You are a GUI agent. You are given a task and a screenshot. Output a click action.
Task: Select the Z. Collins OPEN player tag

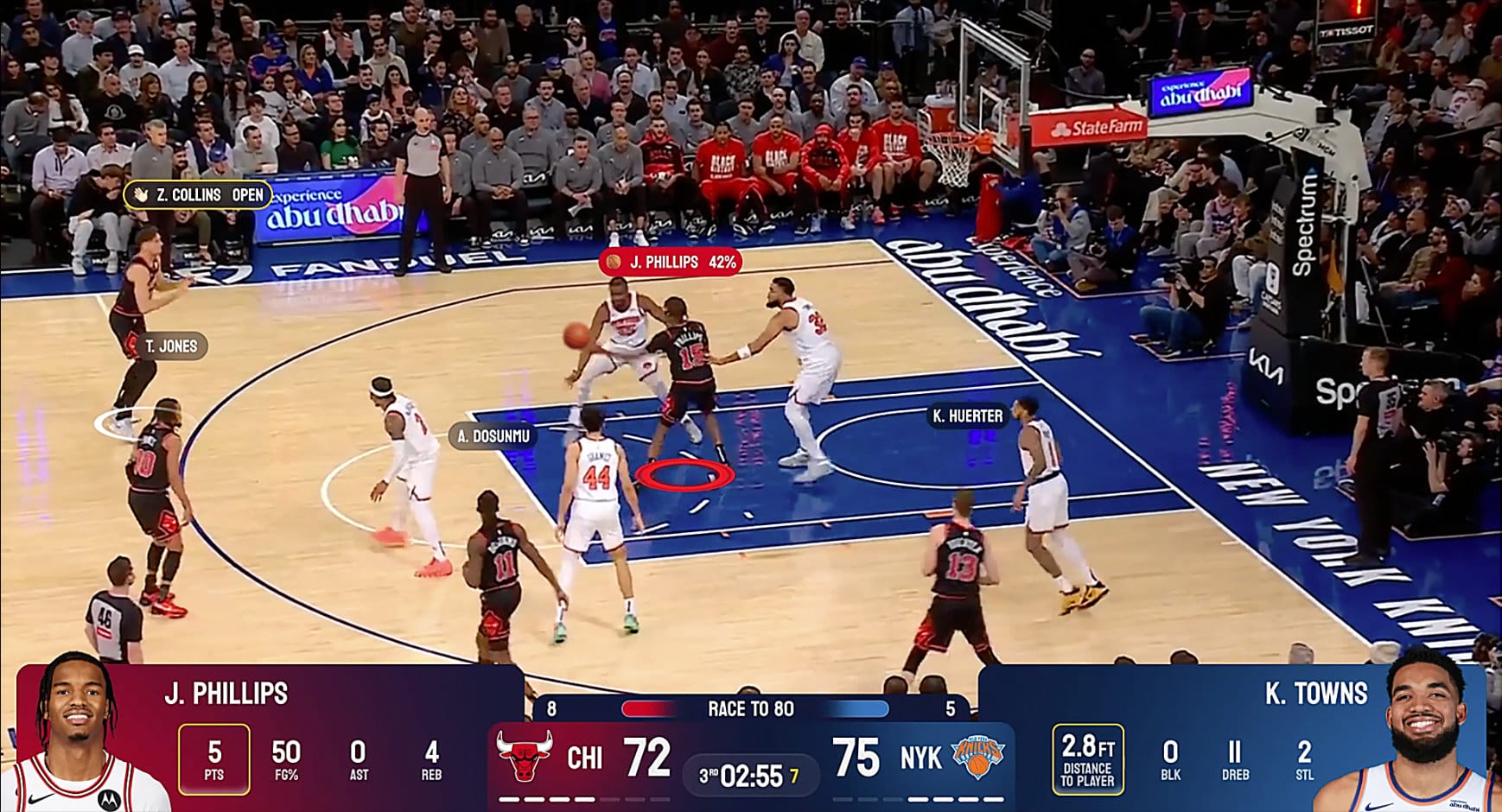click(199, 195)
